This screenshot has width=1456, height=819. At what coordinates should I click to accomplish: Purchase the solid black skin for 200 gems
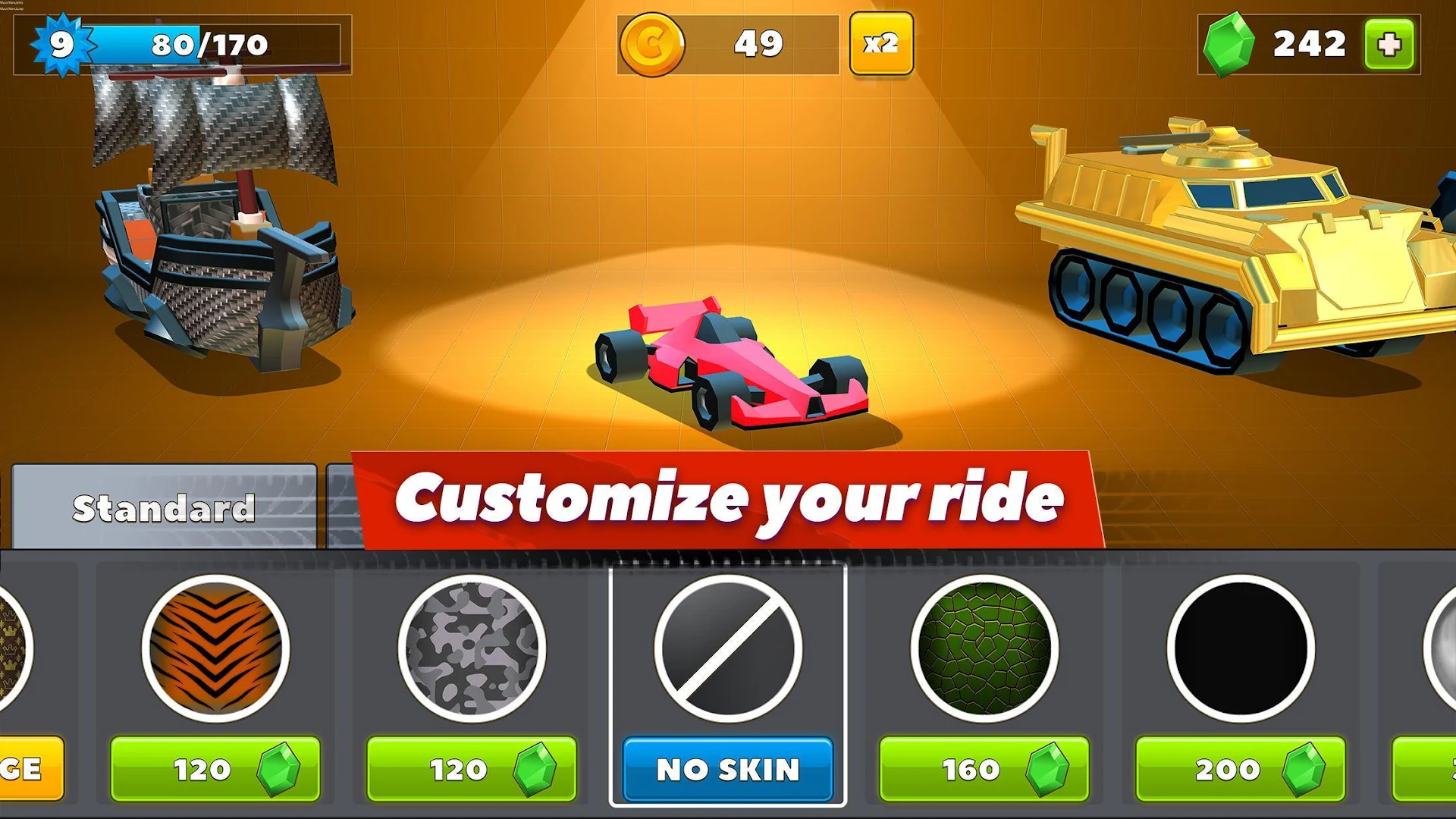(x=1238, y=770)
